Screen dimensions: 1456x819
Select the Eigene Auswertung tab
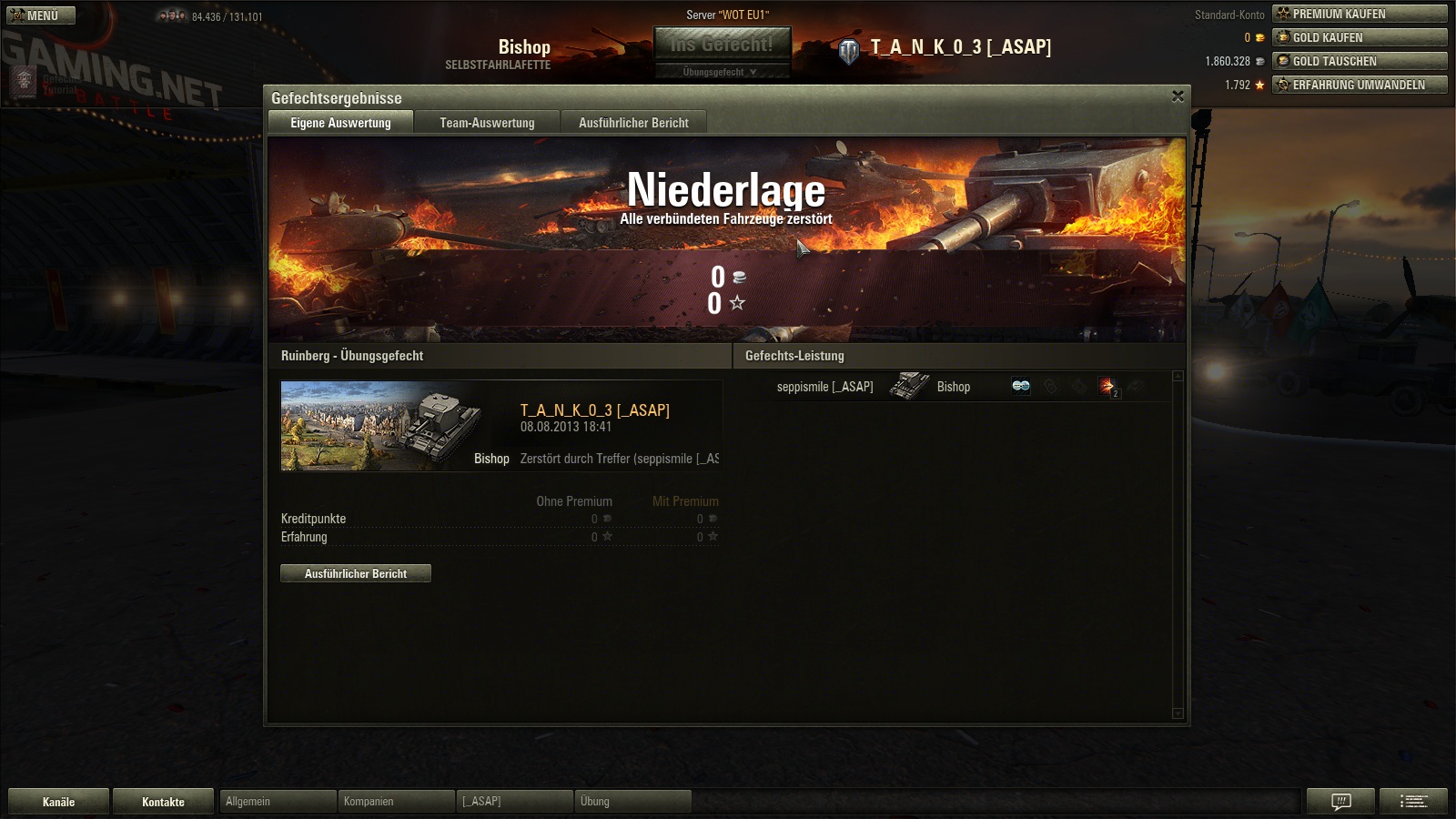pos(340,123)
